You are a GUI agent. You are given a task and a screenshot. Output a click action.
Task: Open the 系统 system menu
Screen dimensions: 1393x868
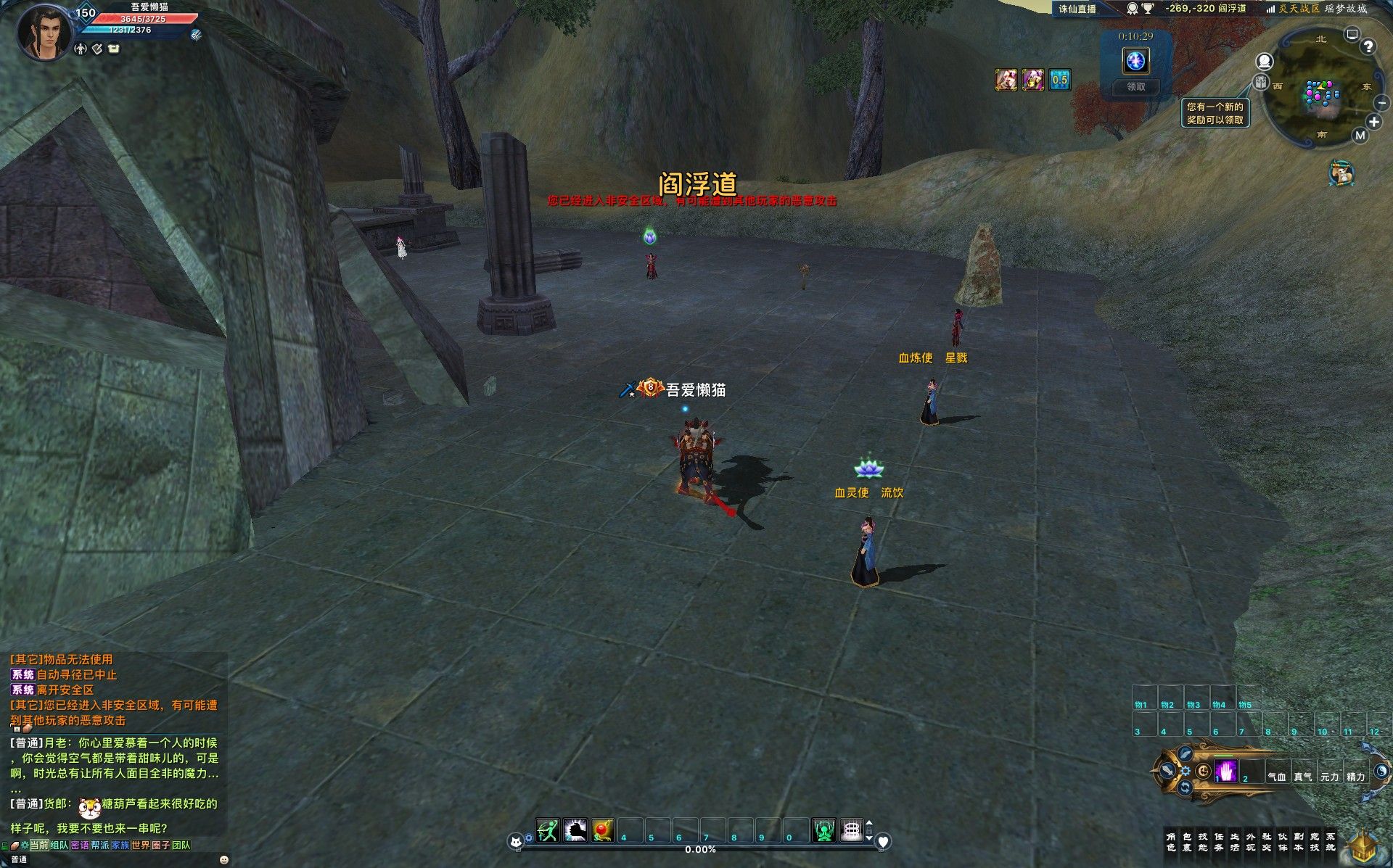point(1331,842)
